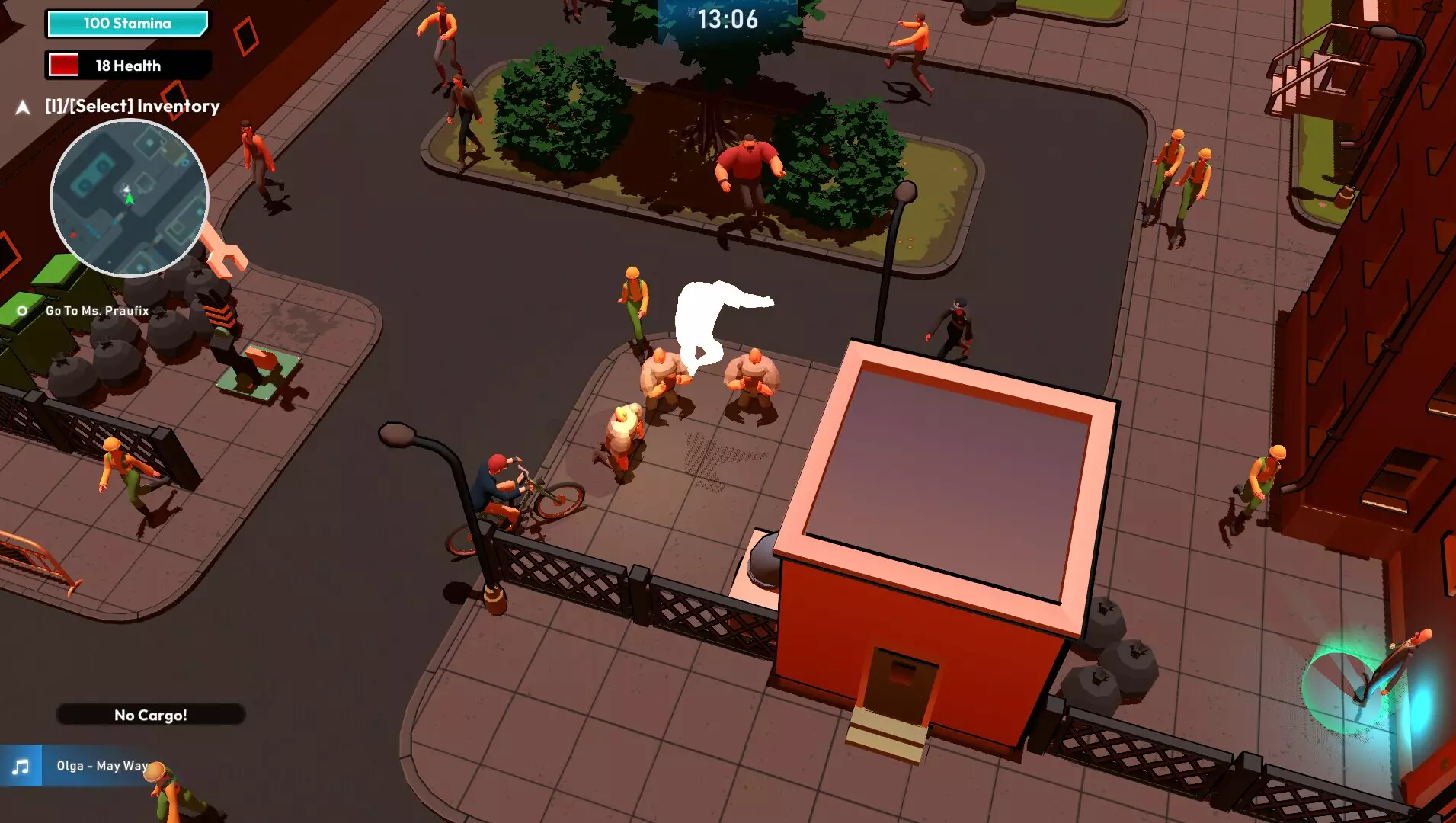Click the Go To Ms. Praufix objective text
The image size is (1456, 823).
tap(96, 311)
